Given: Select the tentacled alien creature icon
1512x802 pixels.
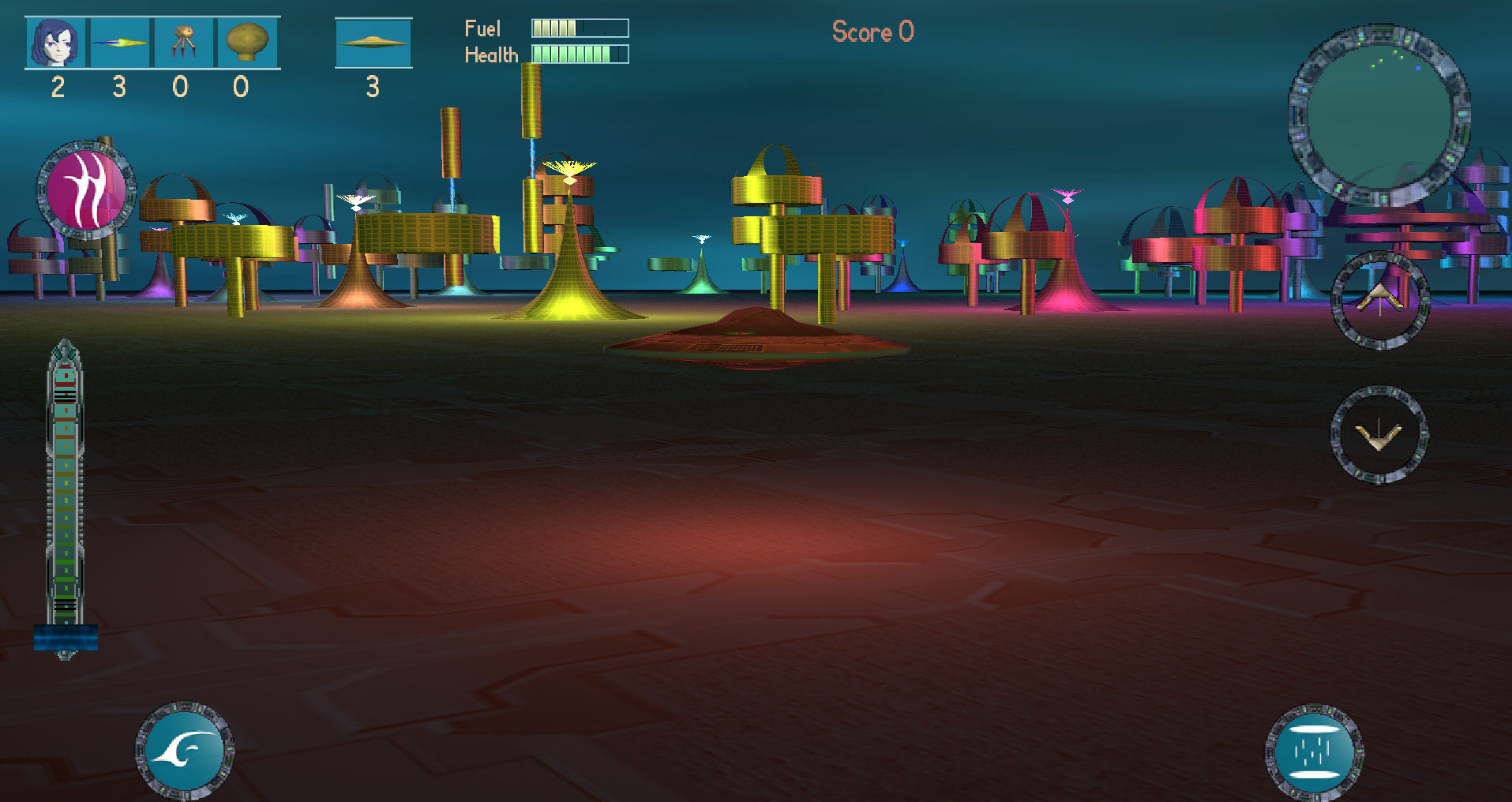Looking at the screenshot, I should (183, 43).
